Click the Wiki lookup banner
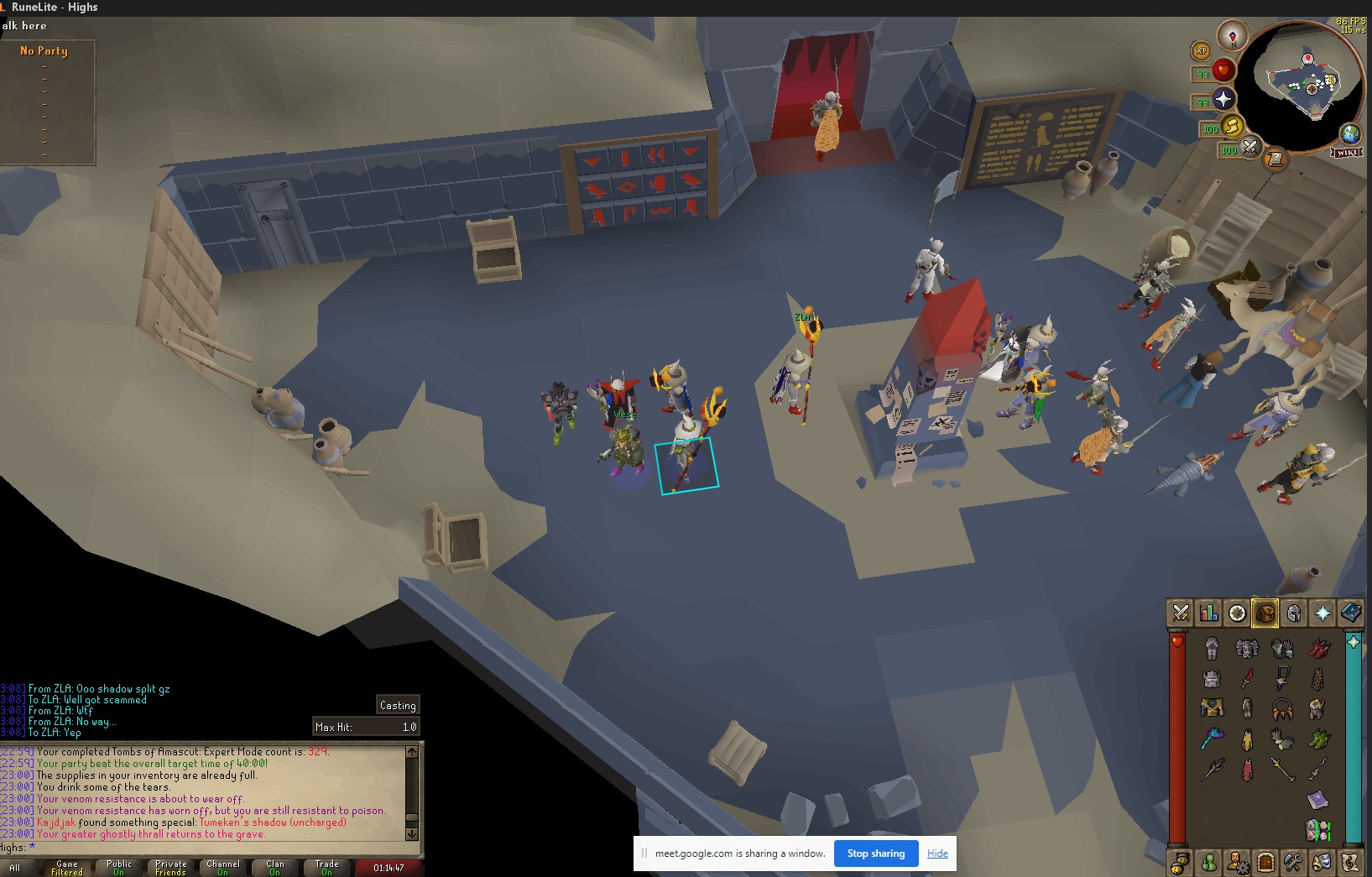The image size is (1372, 877). click(1347, 153)
